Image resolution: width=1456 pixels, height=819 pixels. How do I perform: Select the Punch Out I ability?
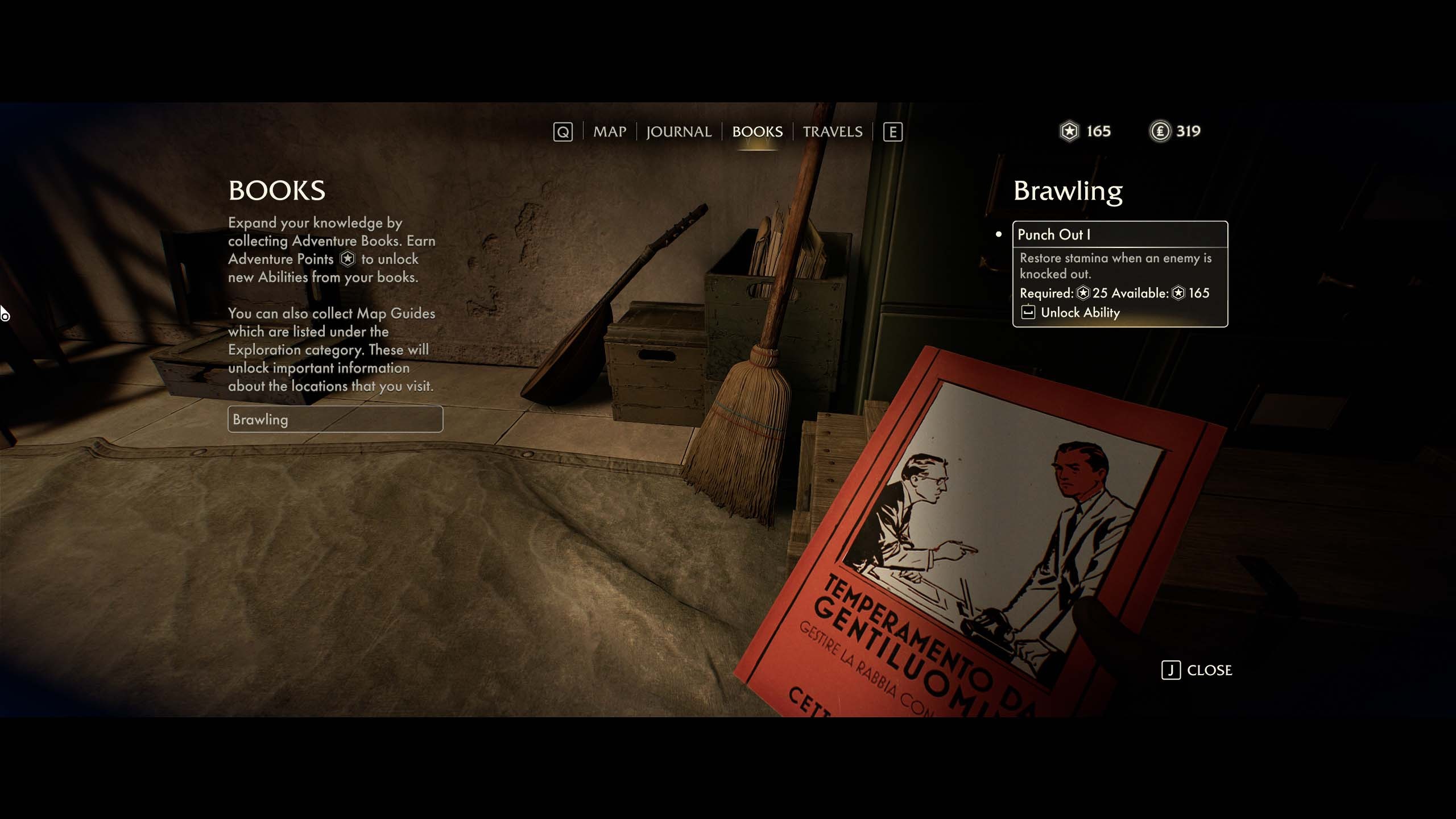click(1119, 235)
